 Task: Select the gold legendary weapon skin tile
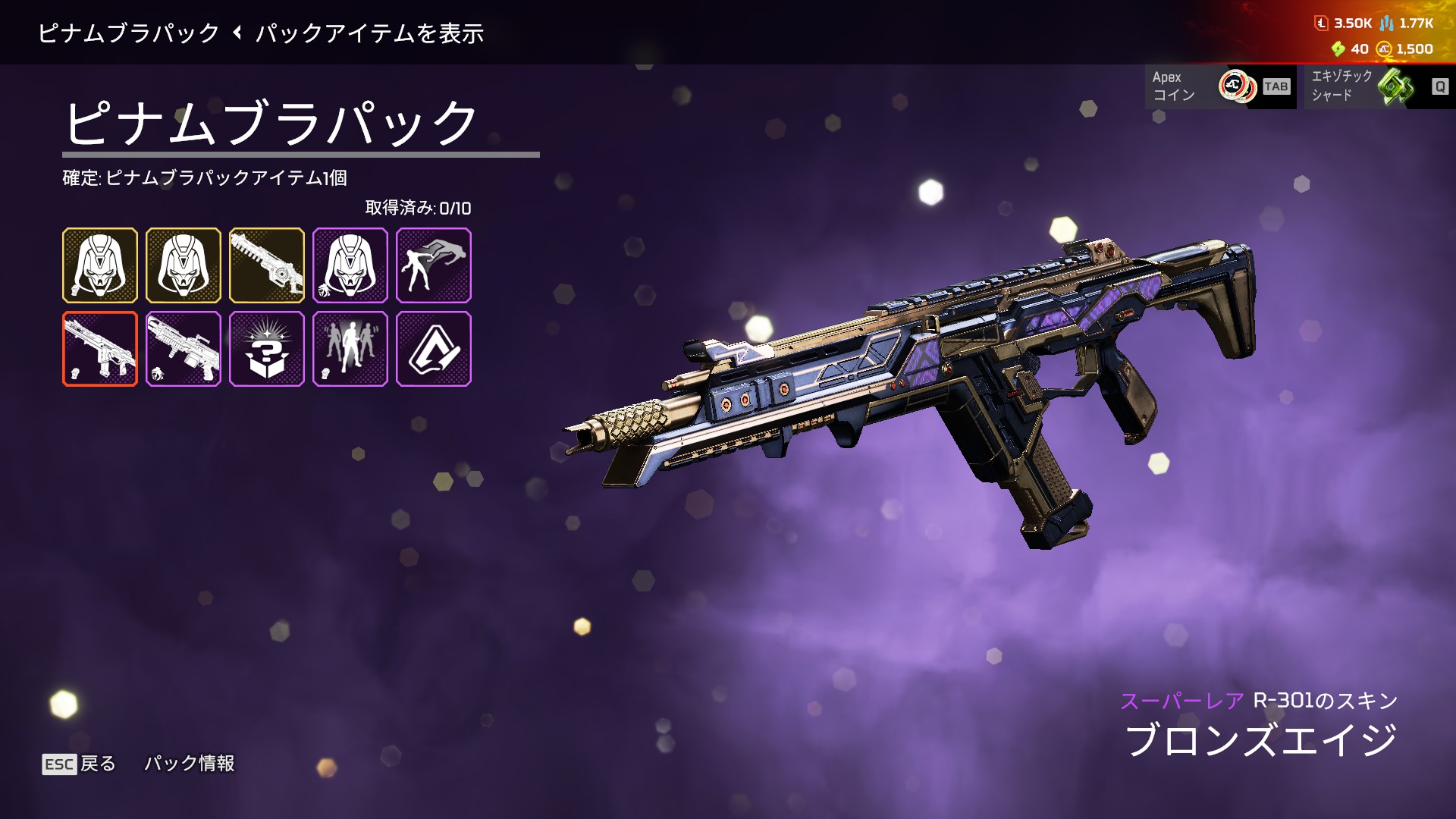pyautogui.click(x=266, y=265)
